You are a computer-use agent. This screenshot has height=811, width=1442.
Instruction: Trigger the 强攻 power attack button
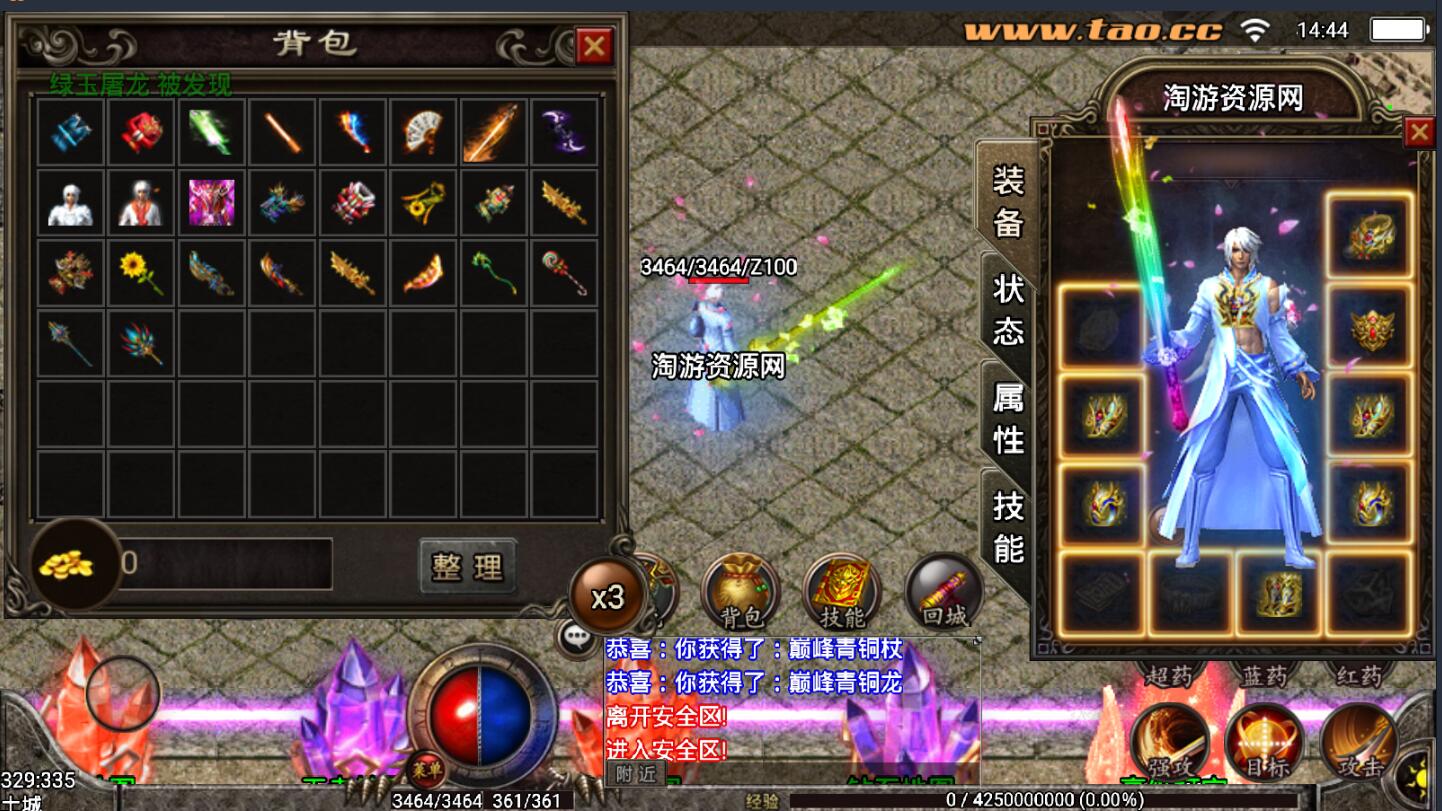click(x=1170, y=744)
